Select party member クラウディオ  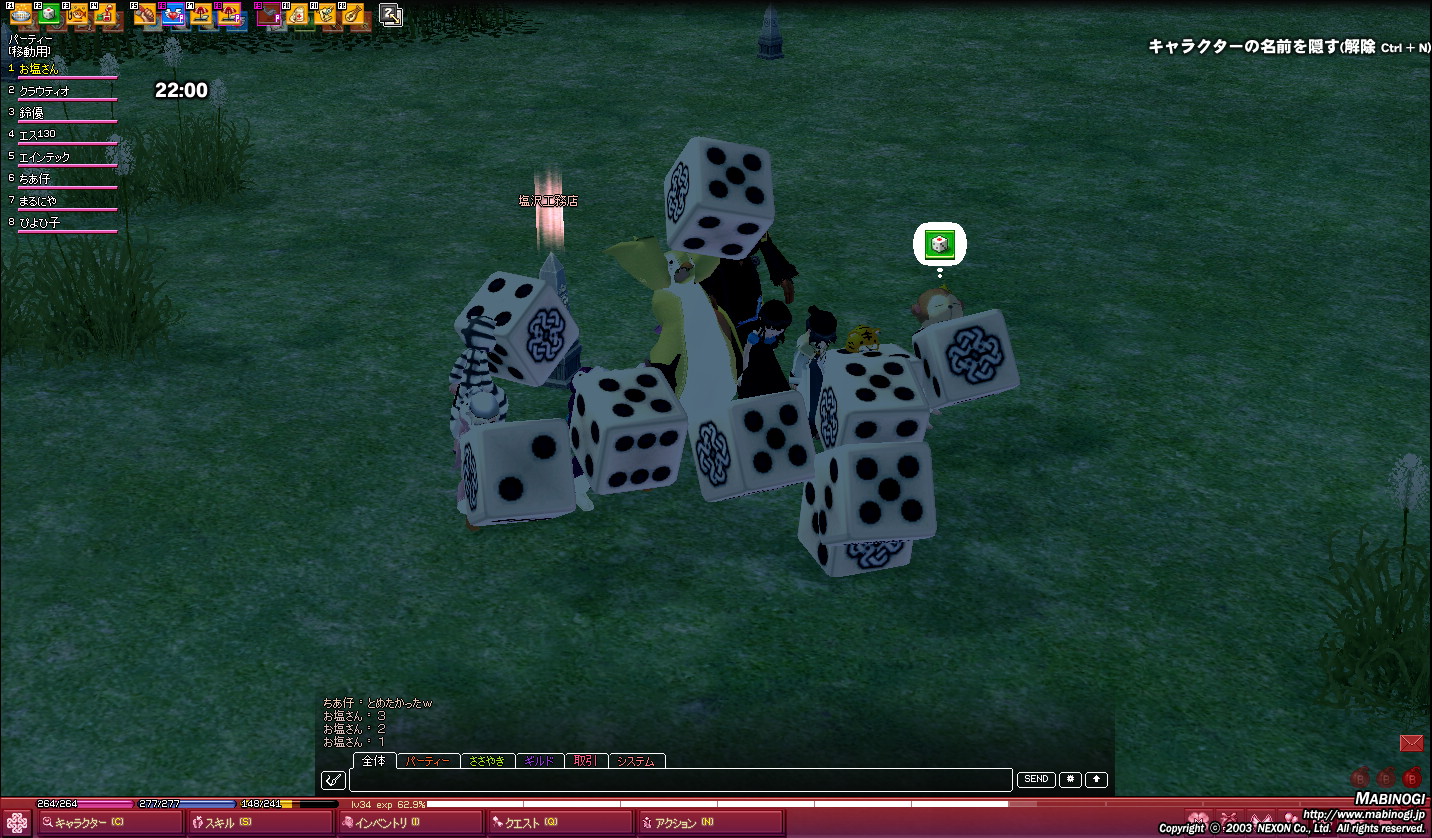[x=45, y=91]
